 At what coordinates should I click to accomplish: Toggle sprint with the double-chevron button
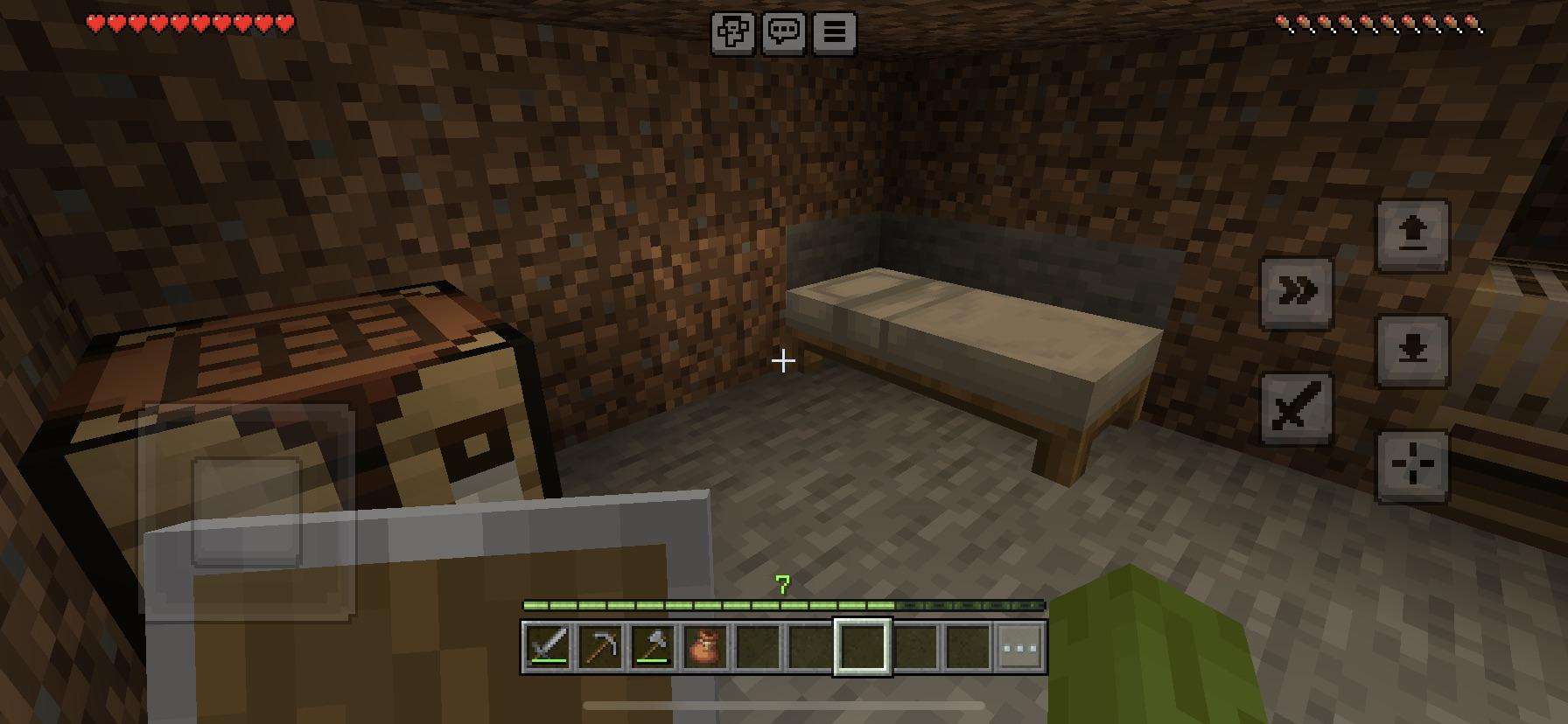tap(1298, 292)
